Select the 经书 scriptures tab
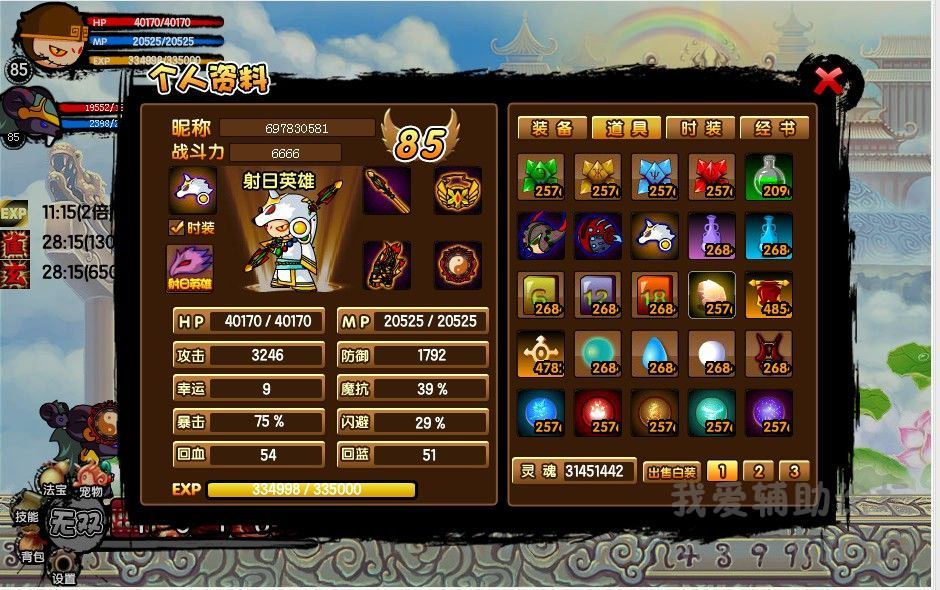The width and height of the screenshot is (940, 590). [775, 128]
